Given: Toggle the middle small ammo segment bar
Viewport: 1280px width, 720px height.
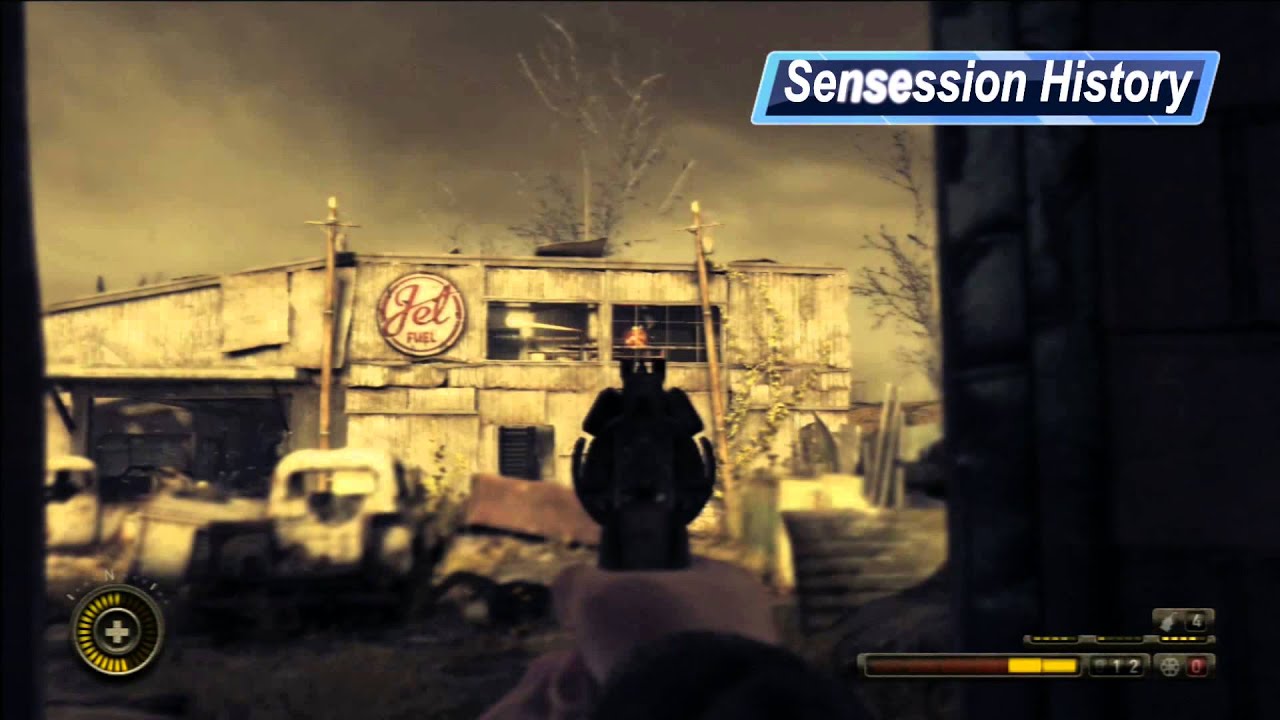Looking at the screenshot, I should pyautogui.click(x=1119, y=639).
